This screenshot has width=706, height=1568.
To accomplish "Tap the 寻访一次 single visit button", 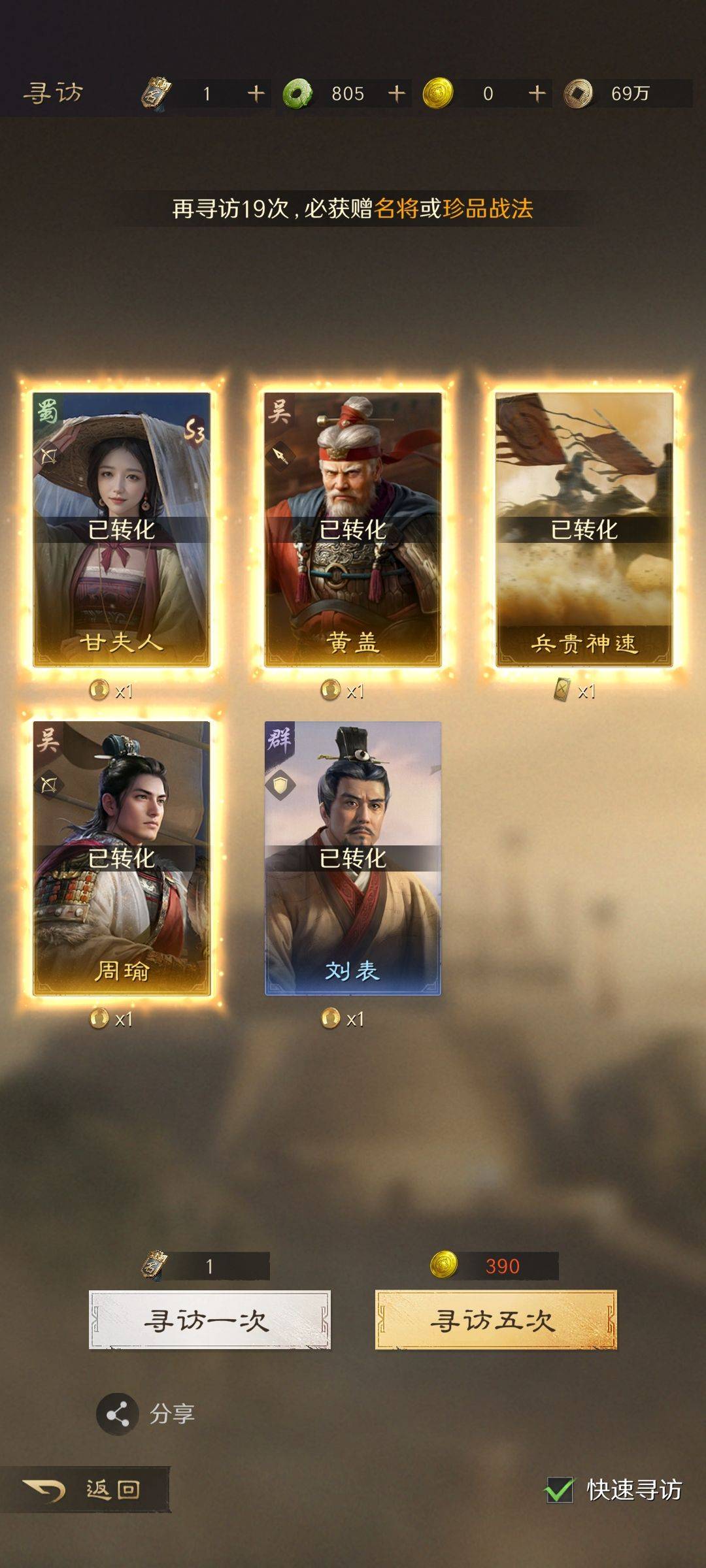I will pyautogui.click(x=209, y=1320).
